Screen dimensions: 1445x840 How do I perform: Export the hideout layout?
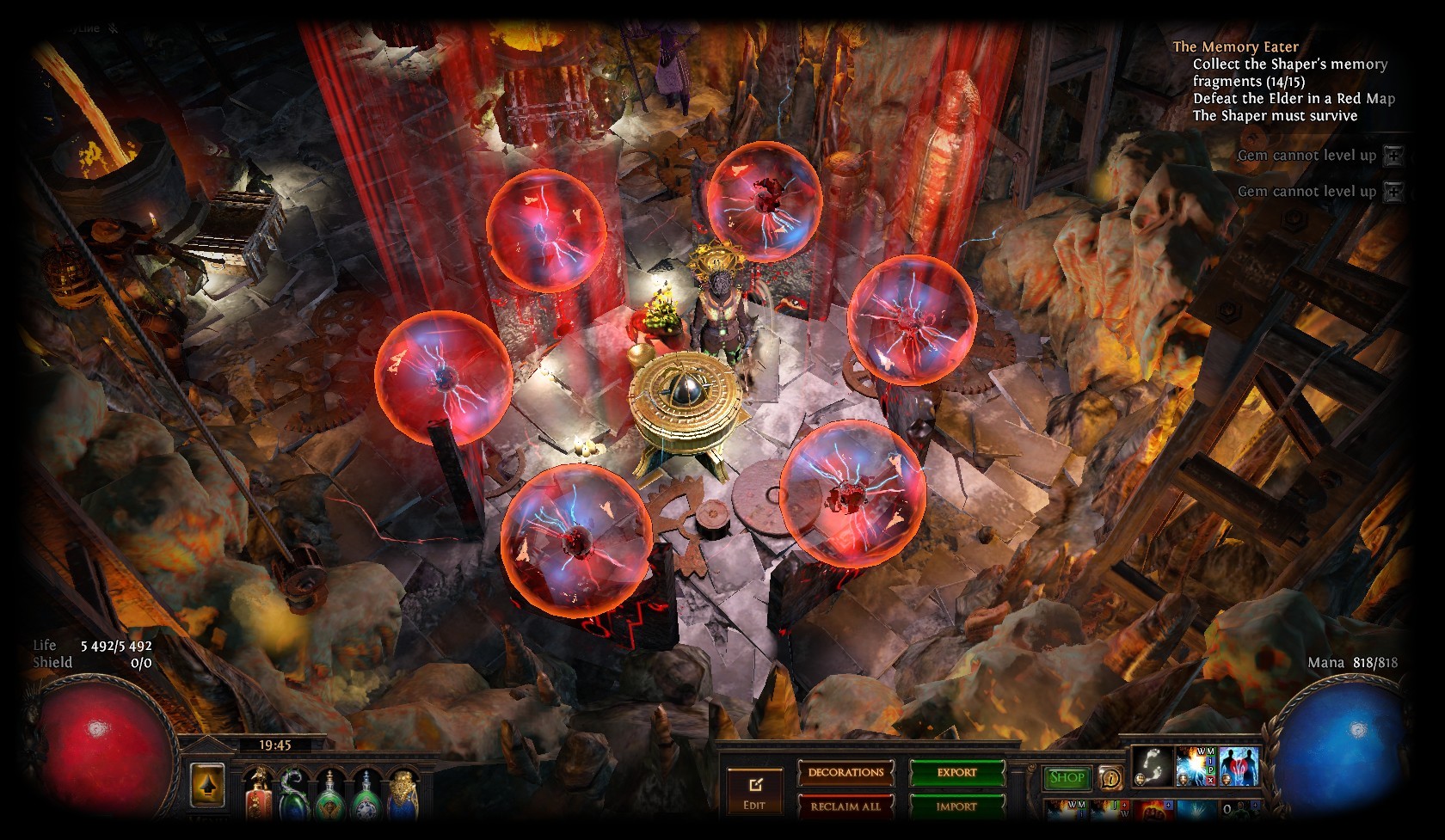tap(956, 772)
